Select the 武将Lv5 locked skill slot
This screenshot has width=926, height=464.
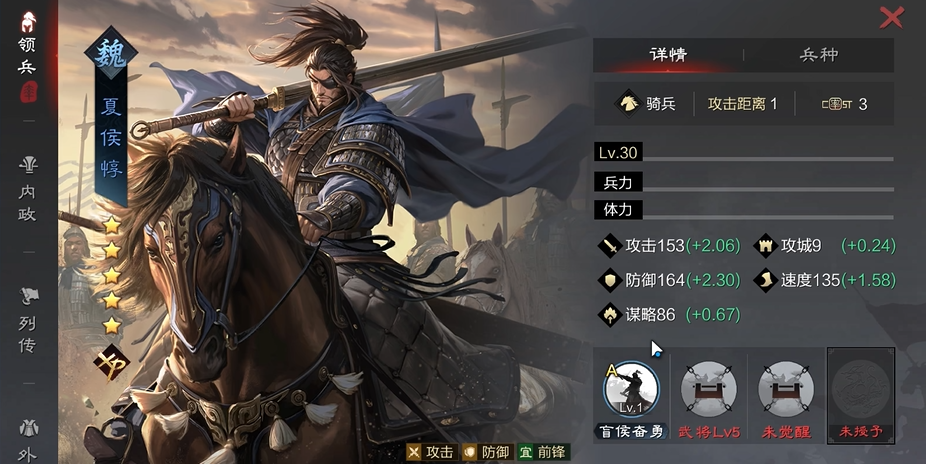click(x=708, y=391)
